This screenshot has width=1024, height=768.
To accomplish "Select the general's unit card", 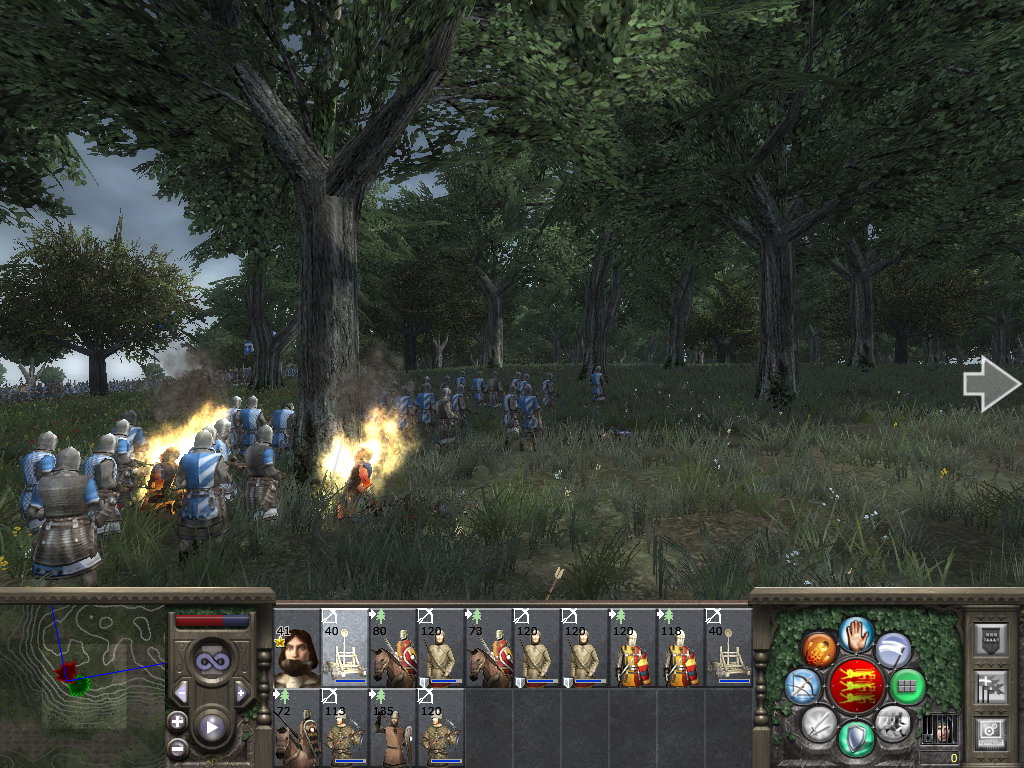I will [x=296, y=648].
